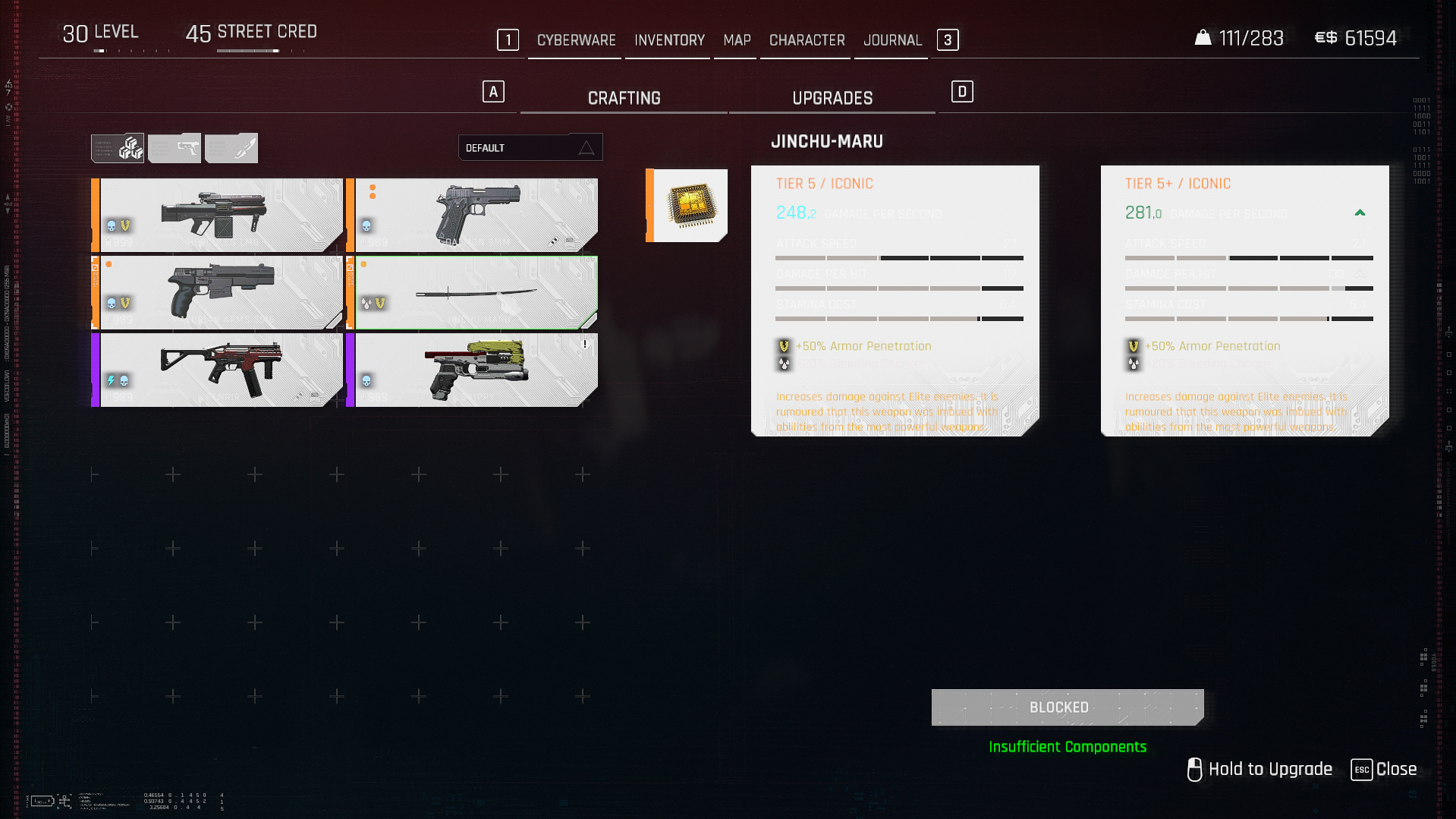This screenshot has width=1456, height=819.
Task: Click the Blocked upgrade button
Action: click(1067, 707)
